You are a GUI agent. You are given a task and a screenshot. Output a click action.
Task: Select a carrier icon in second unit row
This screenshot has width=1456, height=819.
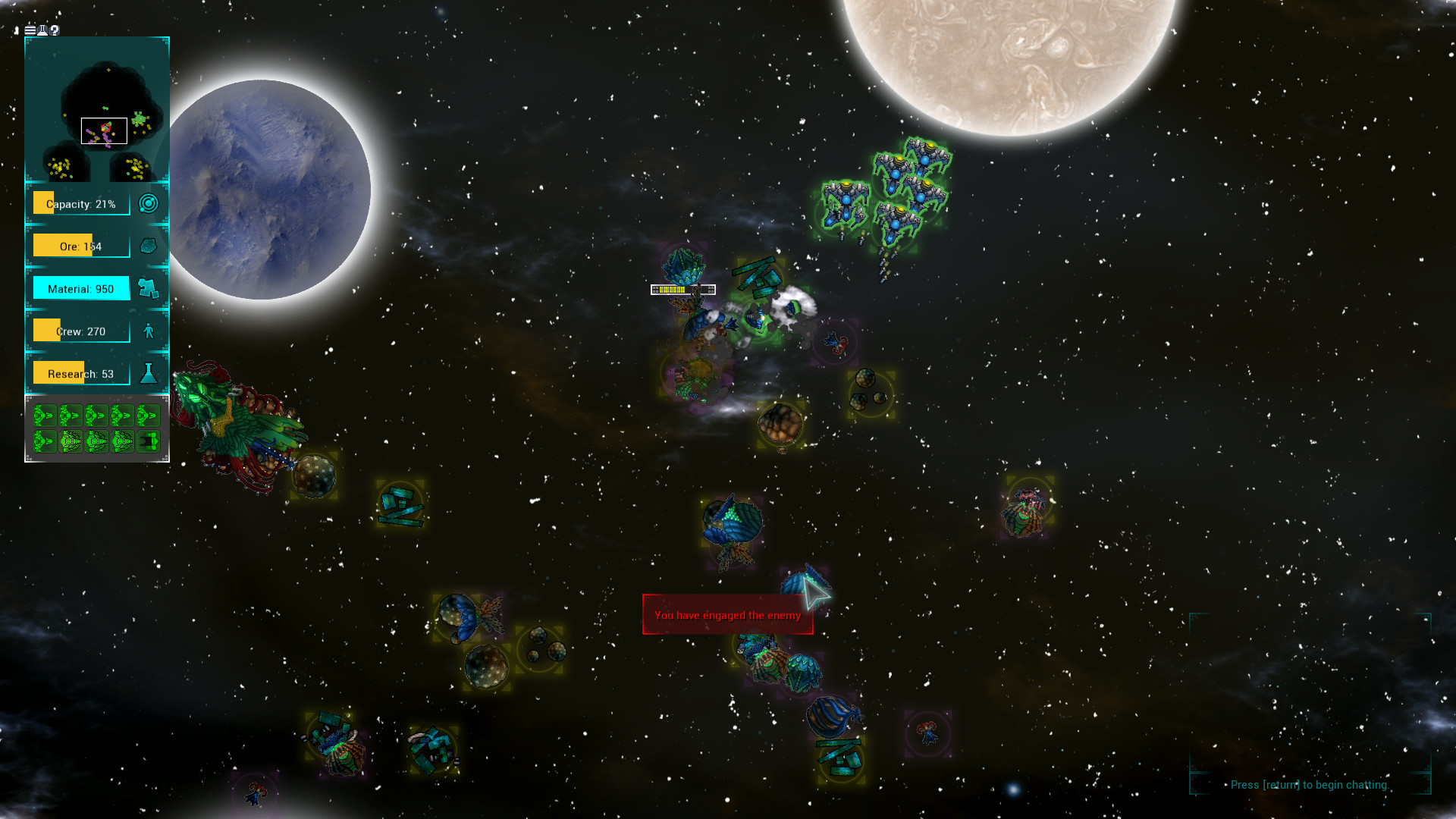(x=71, y=441)
